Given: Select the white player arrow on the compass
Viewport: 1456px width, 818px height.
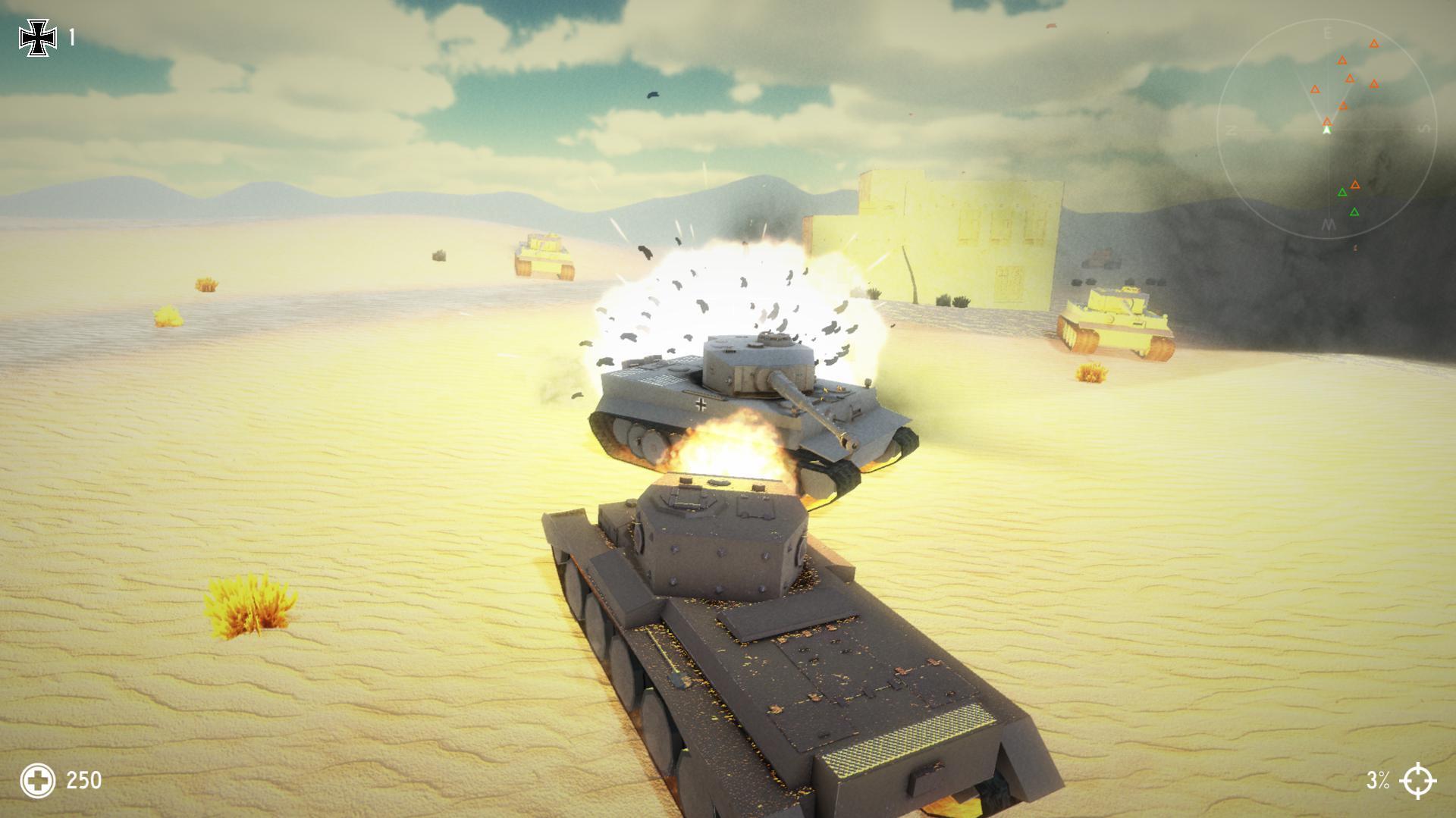Looking at the screenshot, I should click(1327, 129).
